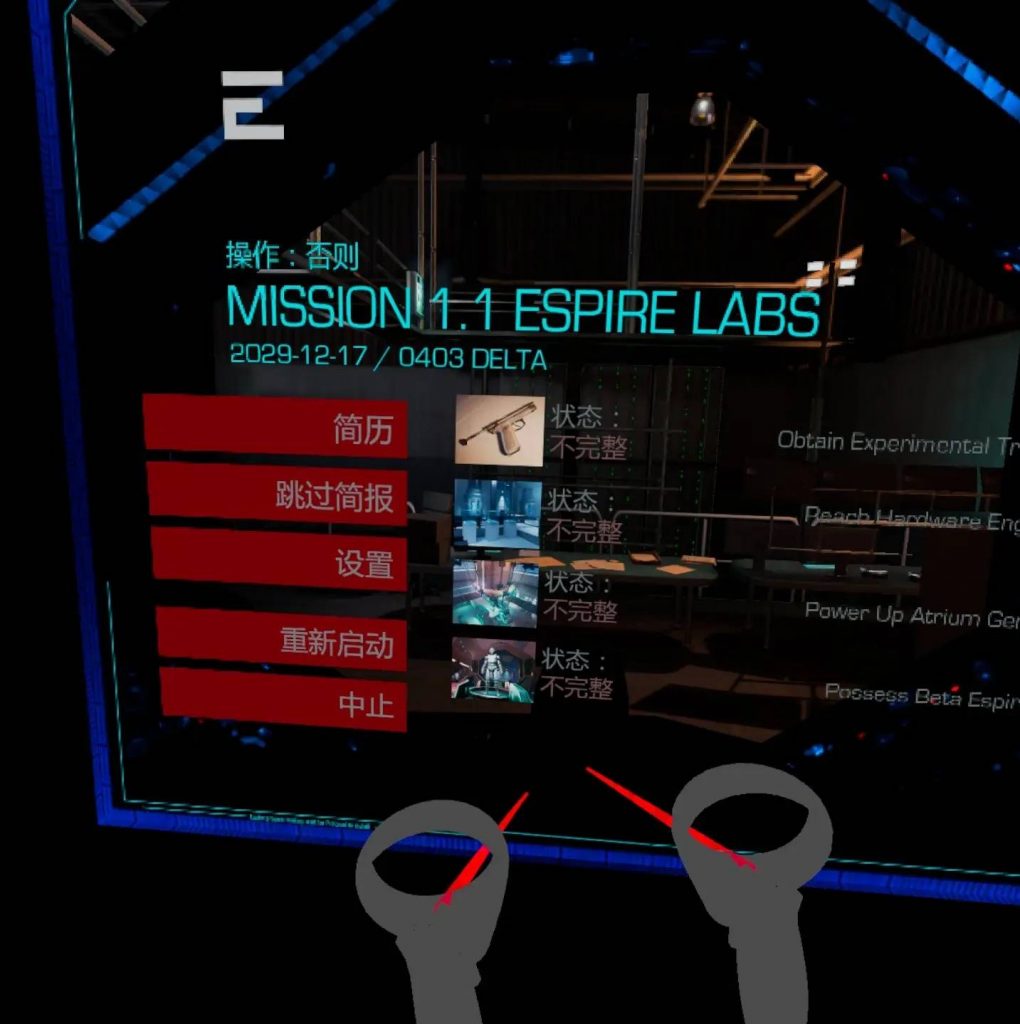The width and height of the screenshot is (1020, 1024).
Task: Click the Possess Beta Espire objective entry
Action: (920, 695)
